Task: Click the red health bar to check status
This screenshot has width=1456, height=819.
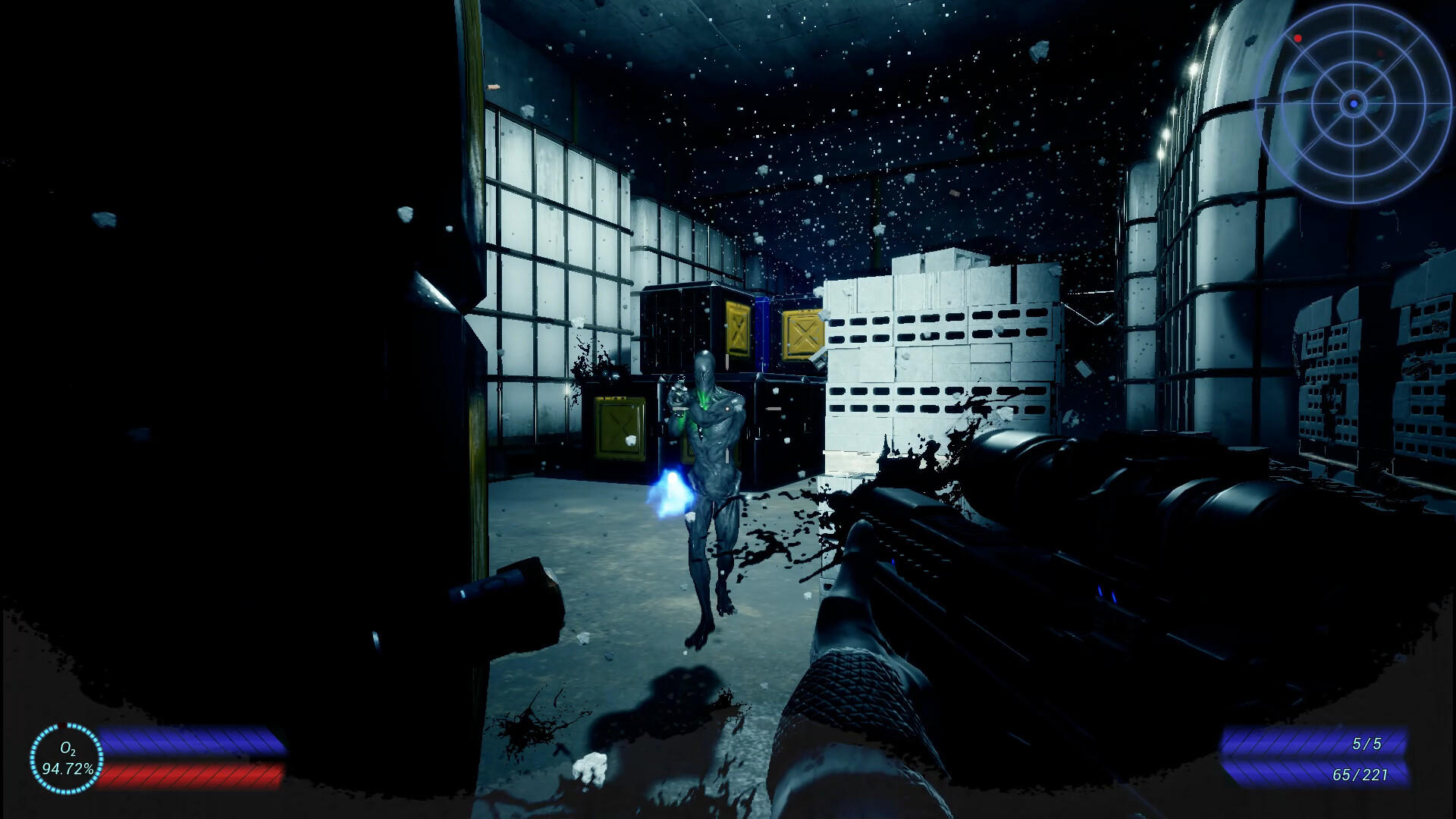Action: click(x=190, y=773)
